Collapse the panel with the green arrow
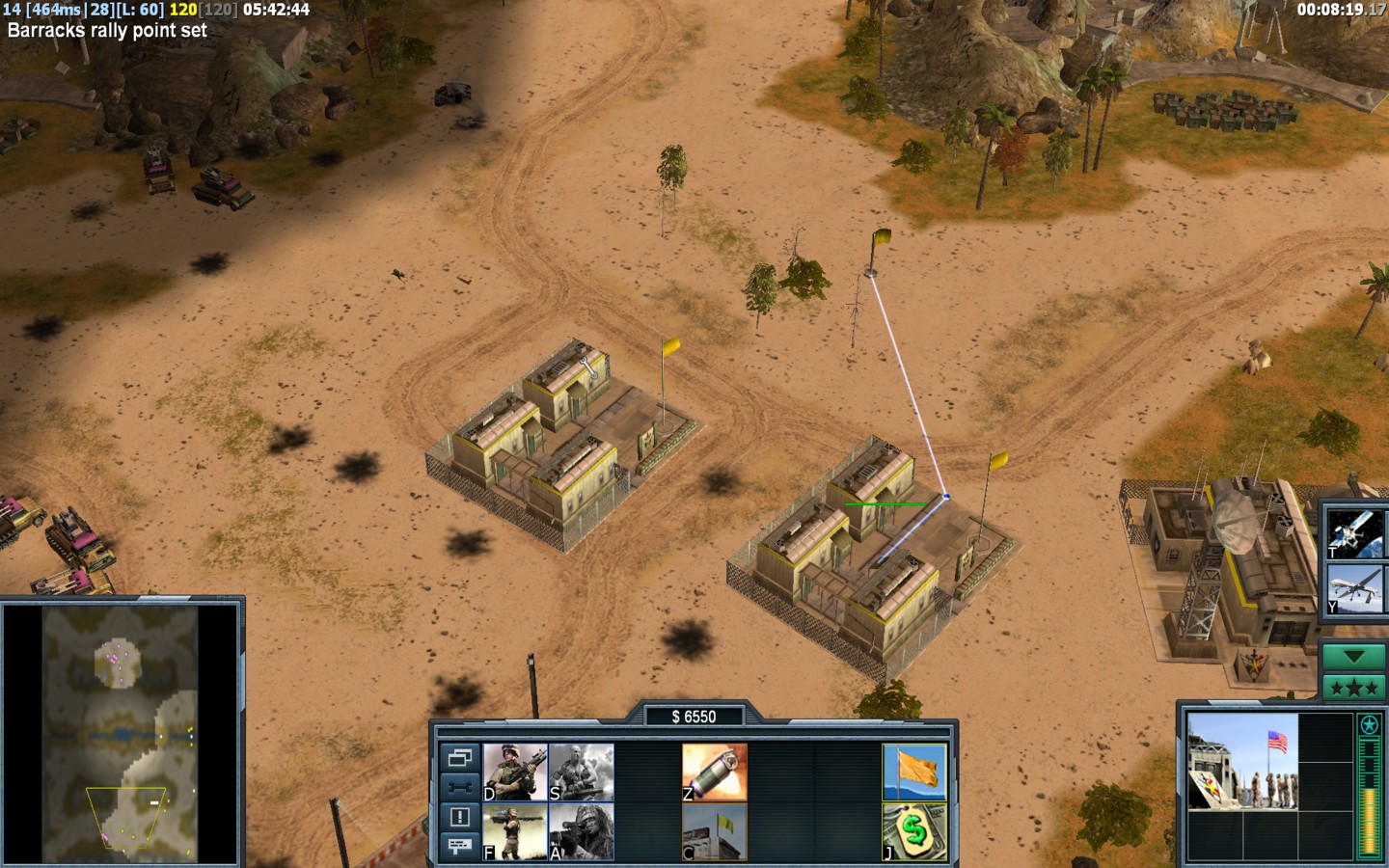This screenshot has height=868, width=1389. click(x=1353, y=657)
